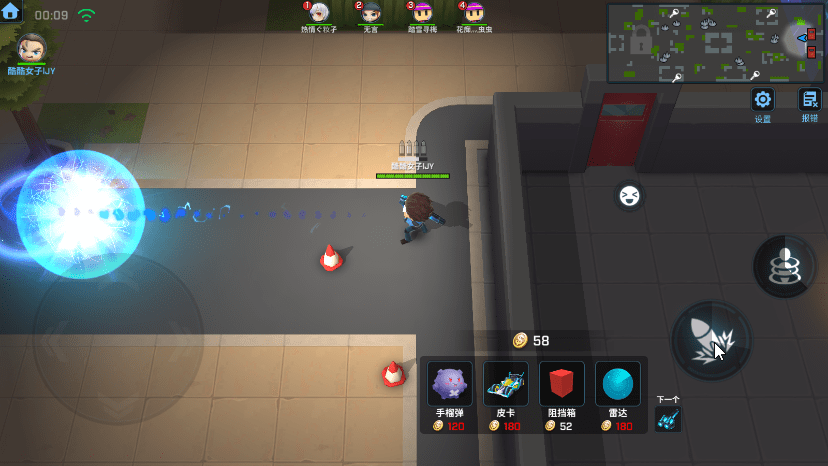This screenshot has width=828, height=466.
Task: Buy the 皮卡 race car item
Action: pos(506,384)
